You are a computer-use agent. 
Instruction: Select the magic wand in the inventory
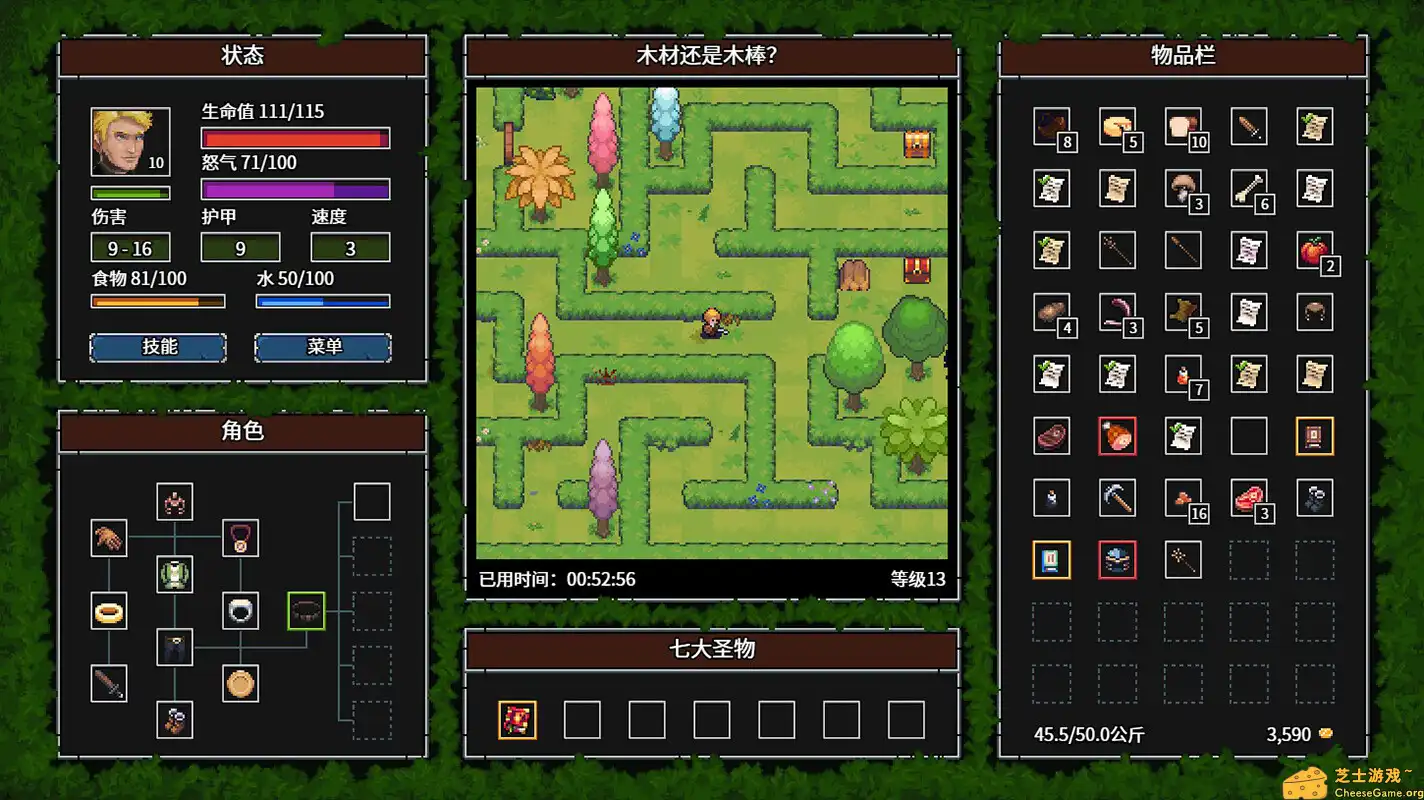point(1183,560)
